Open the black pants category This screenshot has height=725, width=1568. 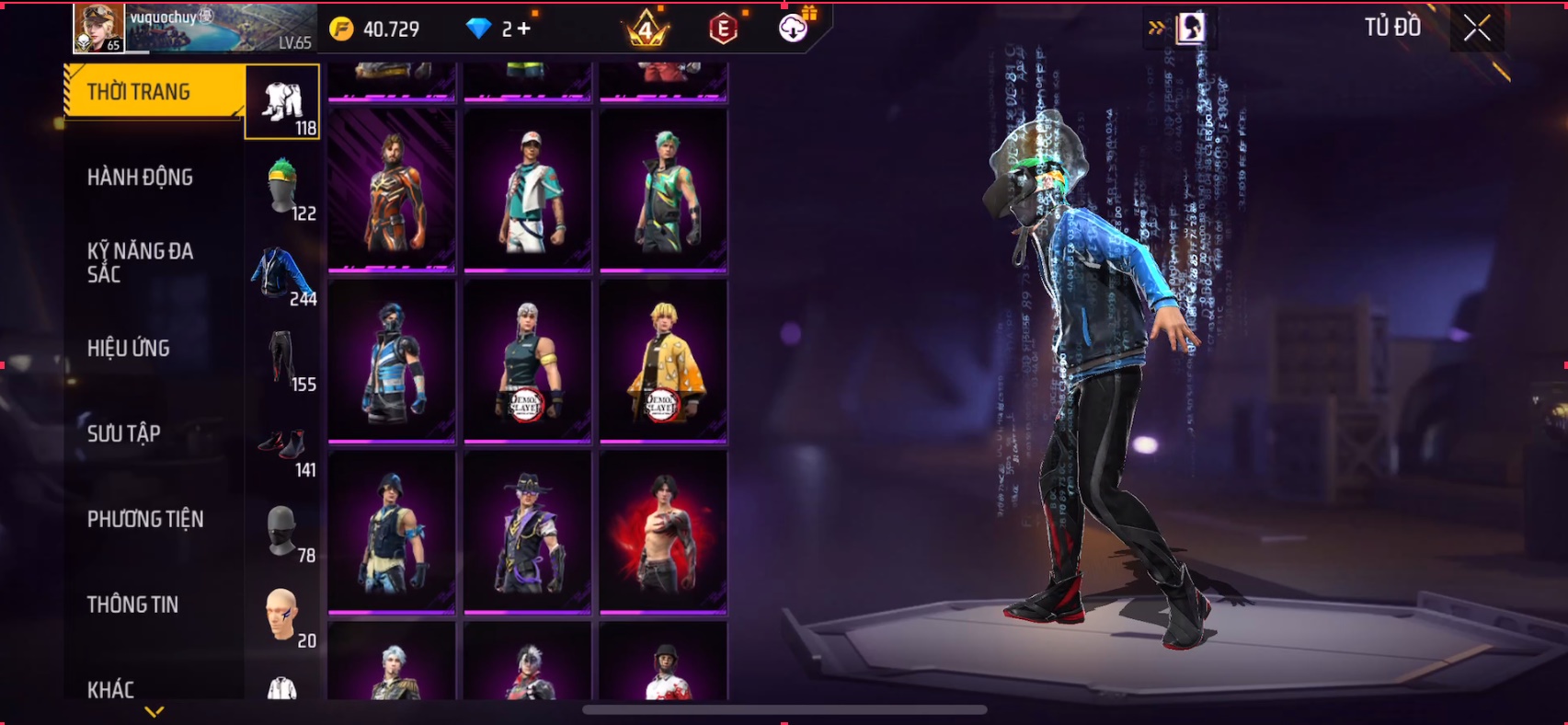tap(282, 359)
